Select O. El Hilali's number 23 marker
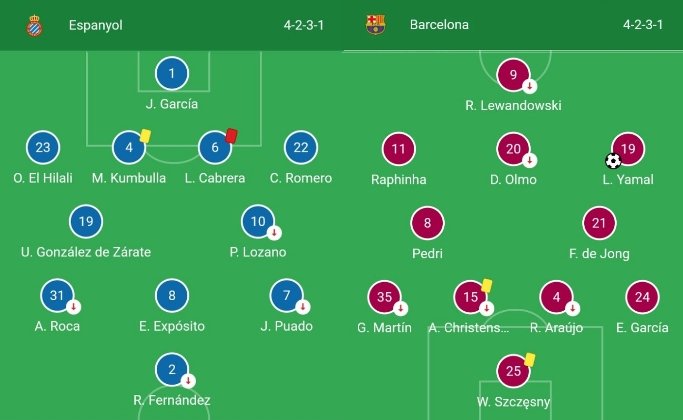 point(43,148)
